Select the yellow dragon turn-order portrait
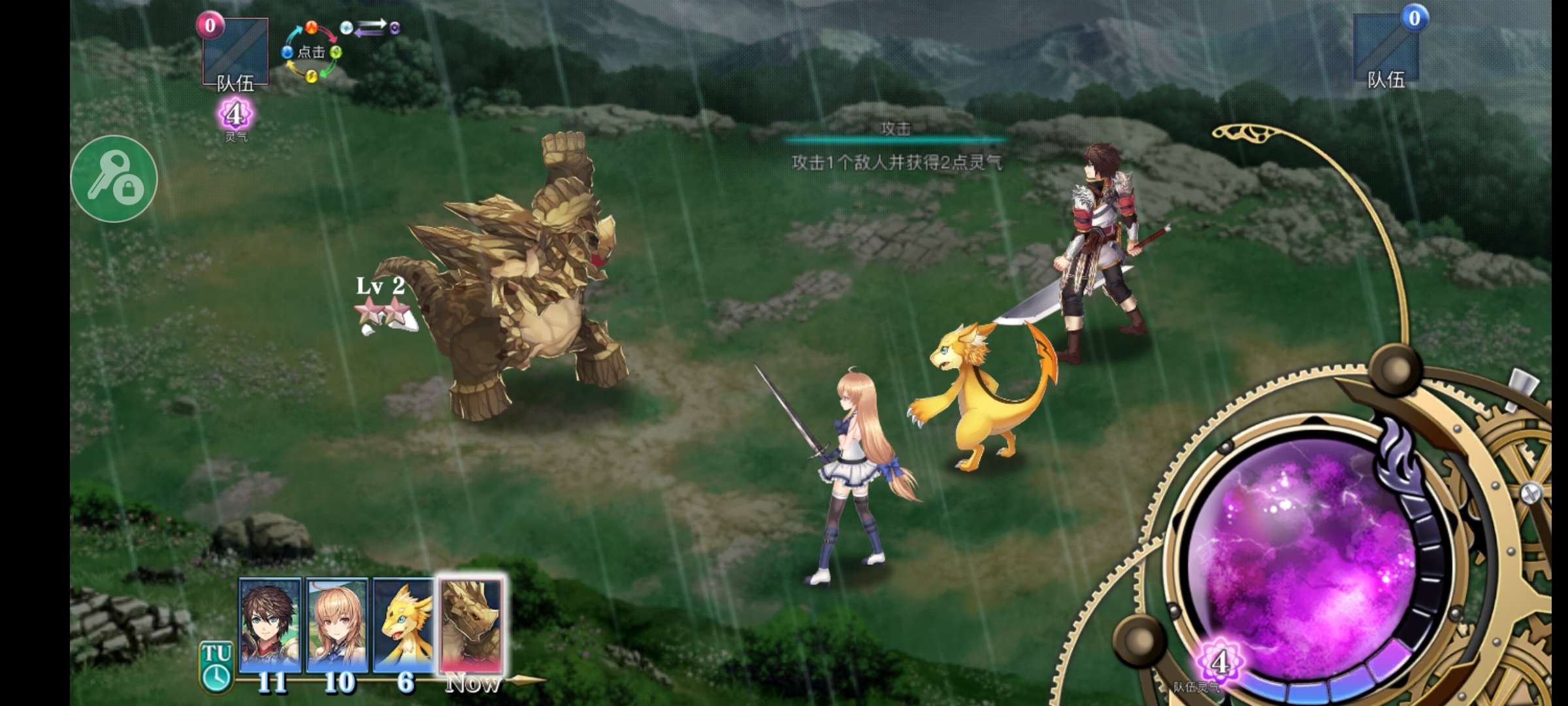1568x706 pixels. pos(404,626)
